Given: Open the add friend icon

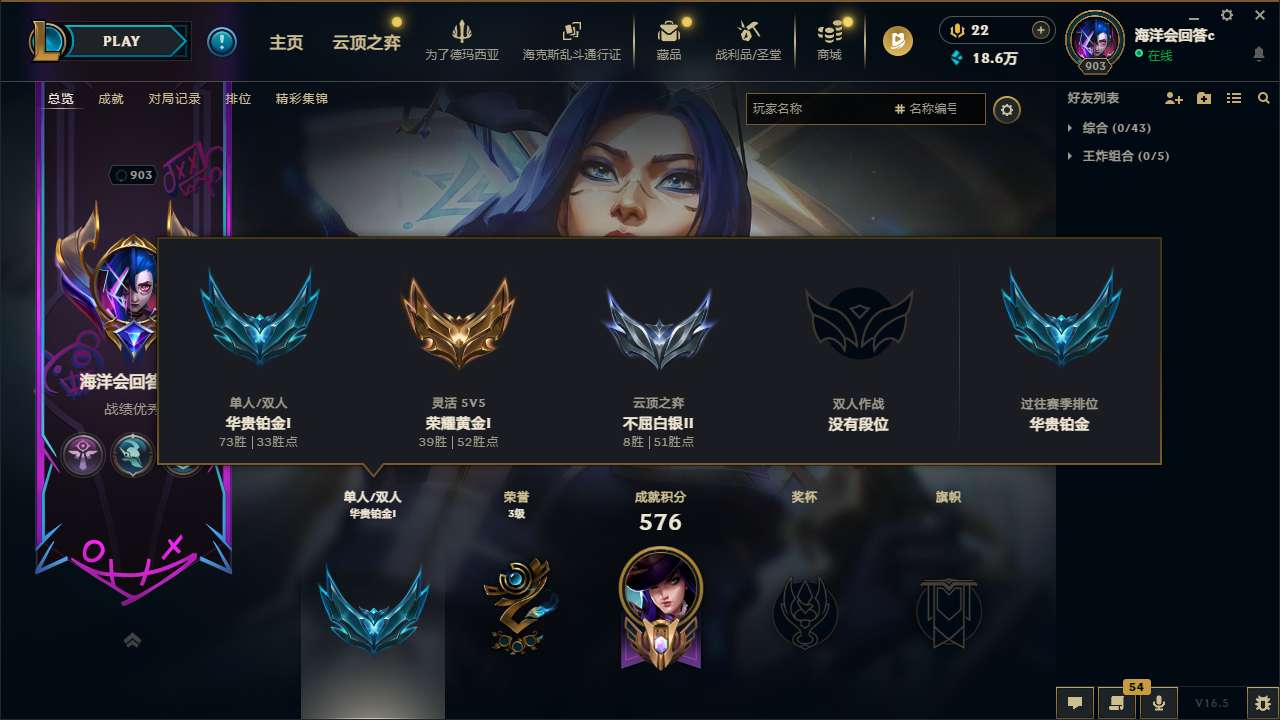Looking at the screenshot, I should point(1172,98).
